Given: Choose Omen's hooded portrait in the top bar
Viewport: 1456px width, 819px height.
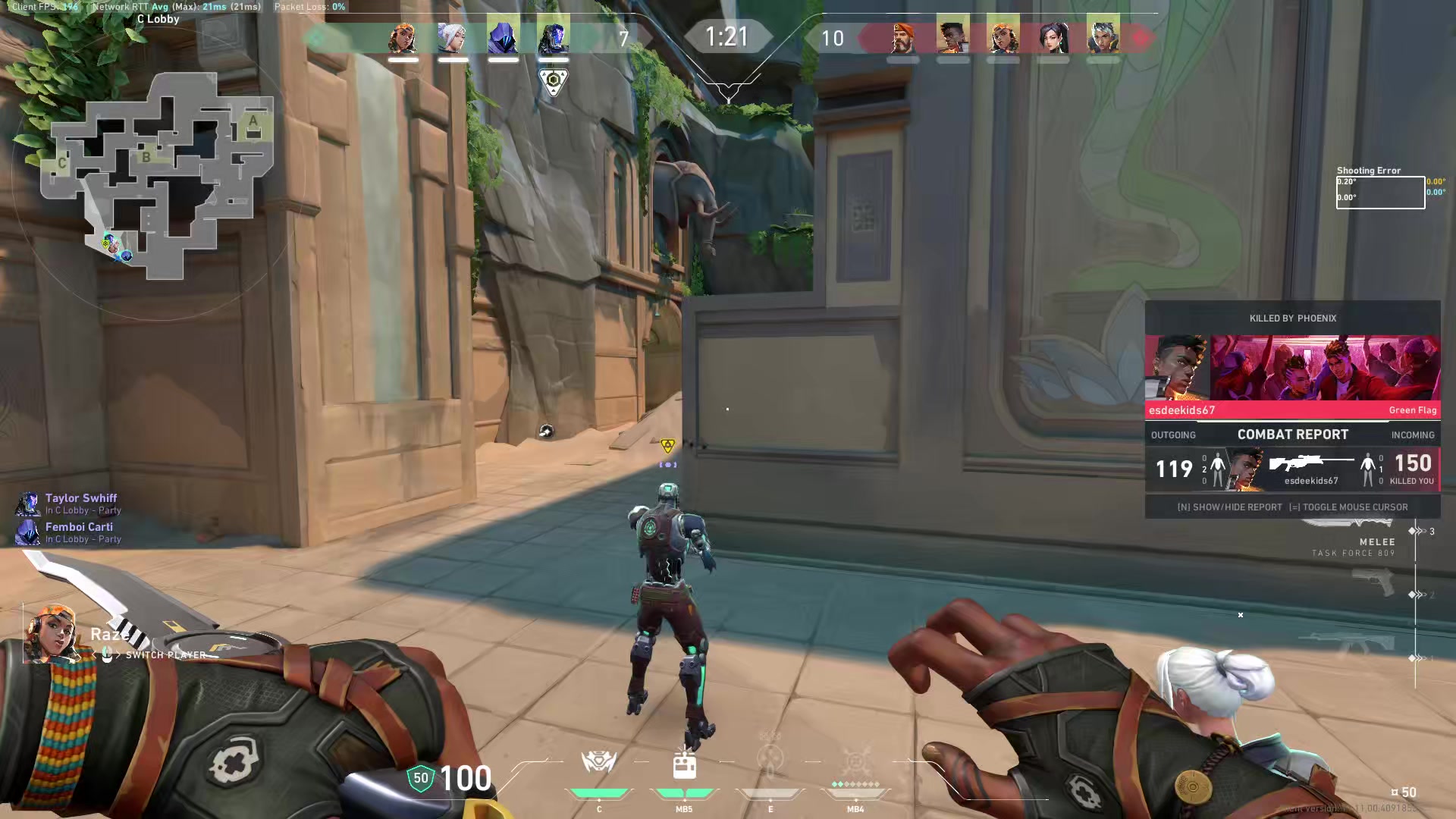Looking at the screenshot, I should [503, 37].
